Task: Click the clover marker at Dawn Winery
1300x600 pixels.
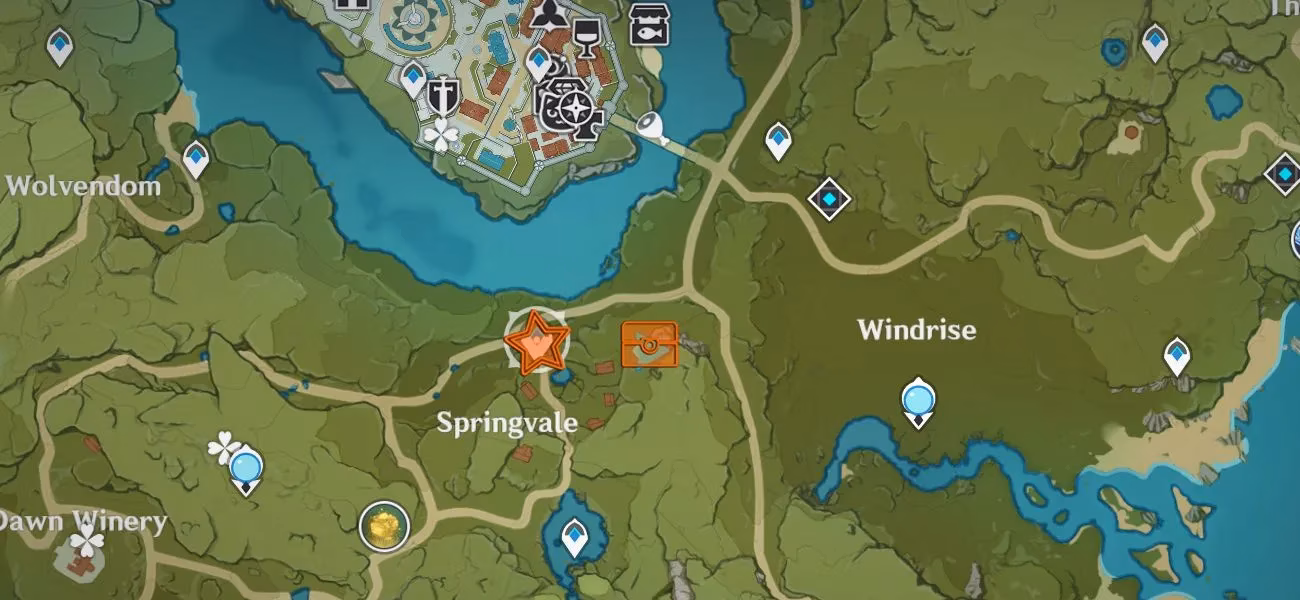Action: coord(88,544)
